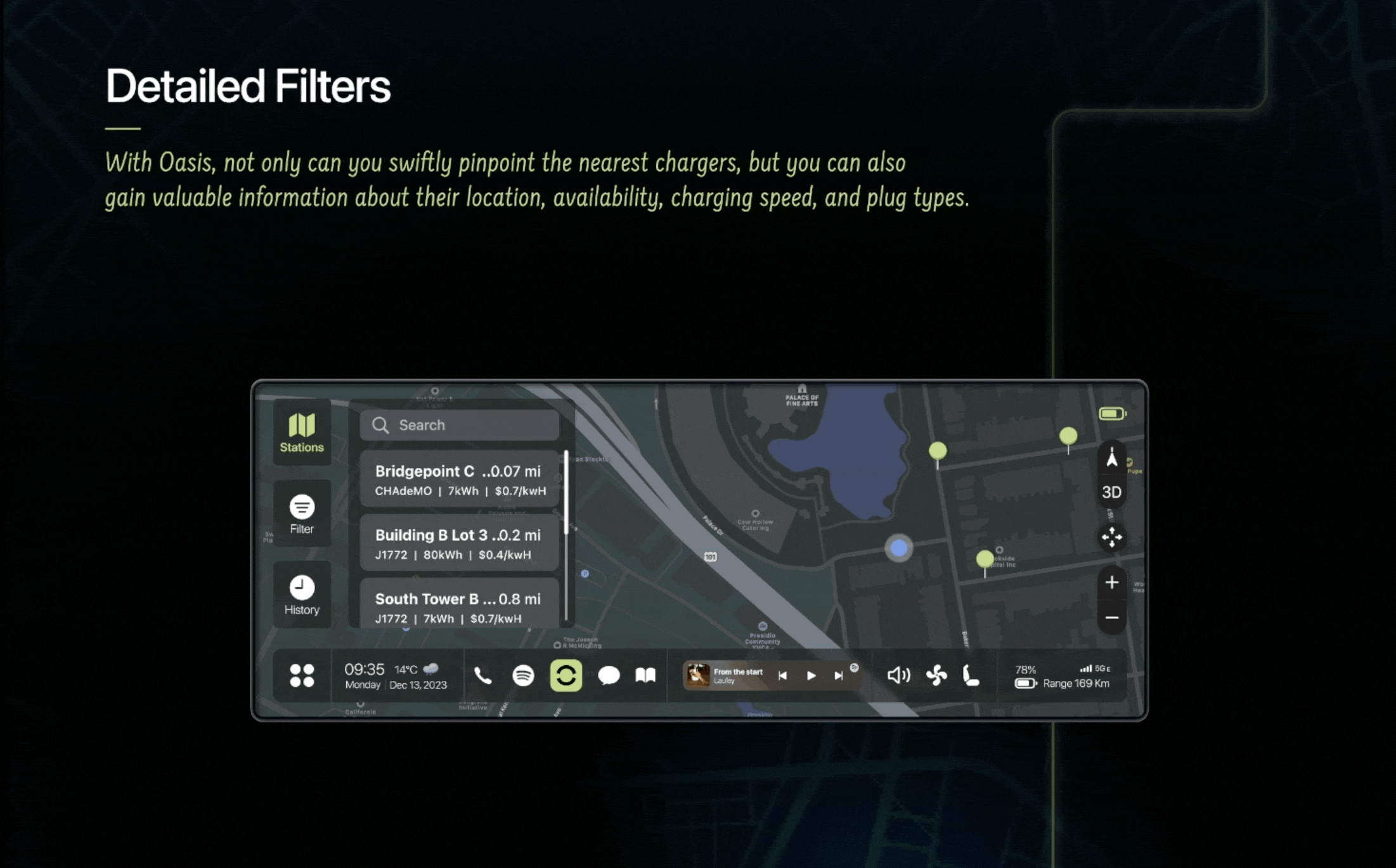Open the map book icon
Viewport: 1396px width, 868px height.
click(645, 676)
